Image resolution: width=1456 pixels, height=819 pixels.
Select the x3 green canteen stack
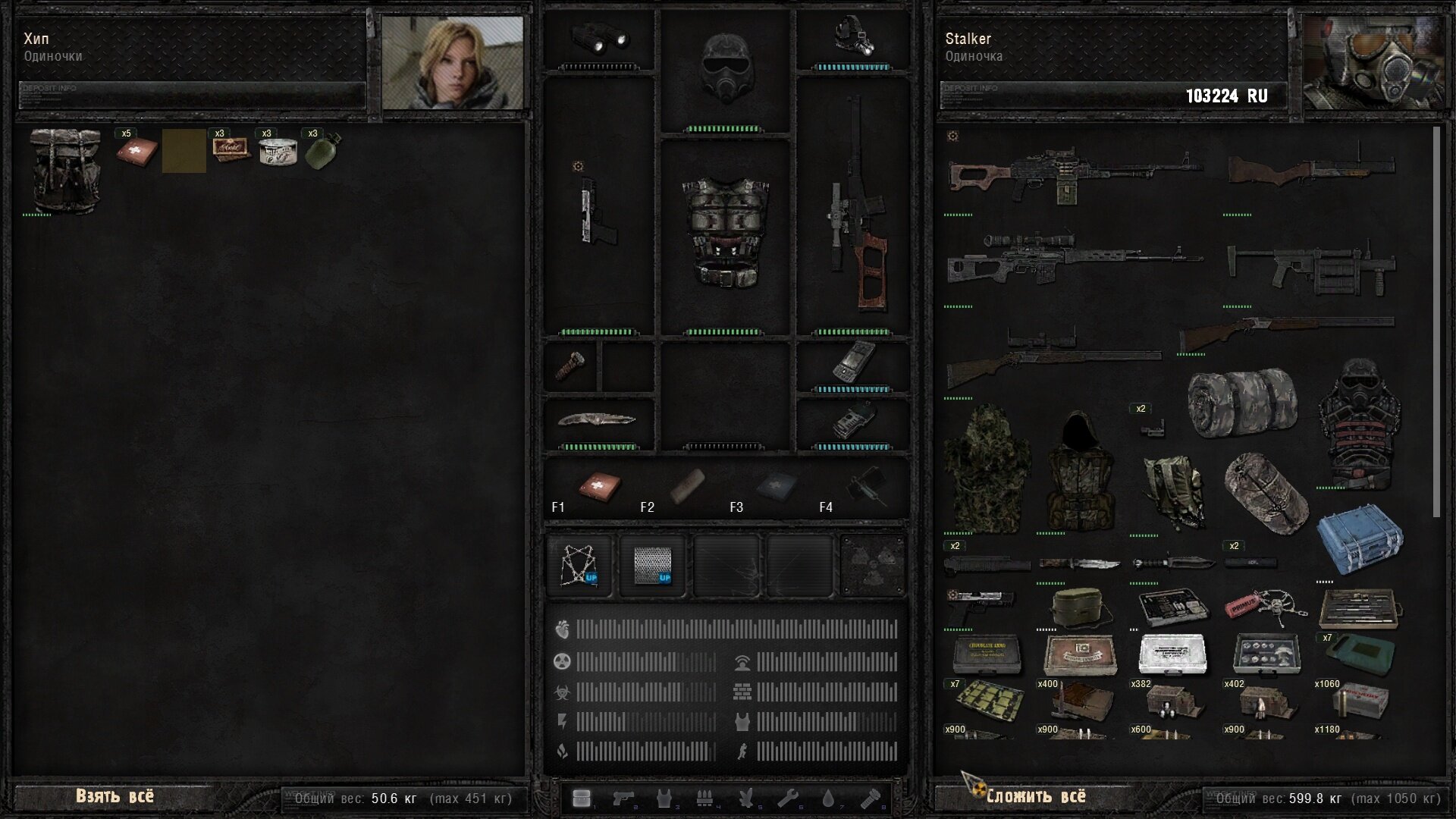(x=322, y=150)
